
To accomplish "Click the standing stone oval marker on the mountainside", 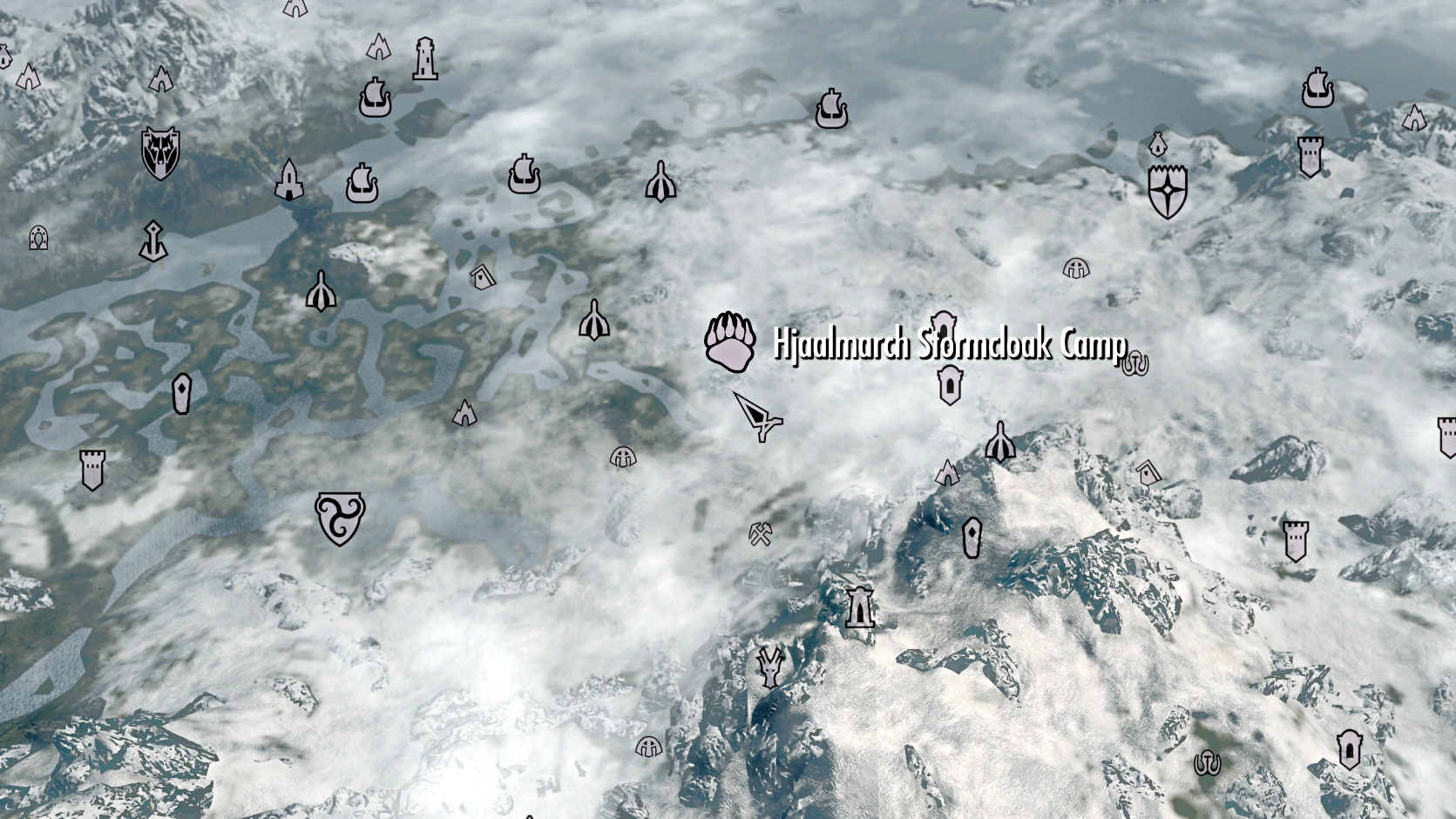I will [973, 538].
